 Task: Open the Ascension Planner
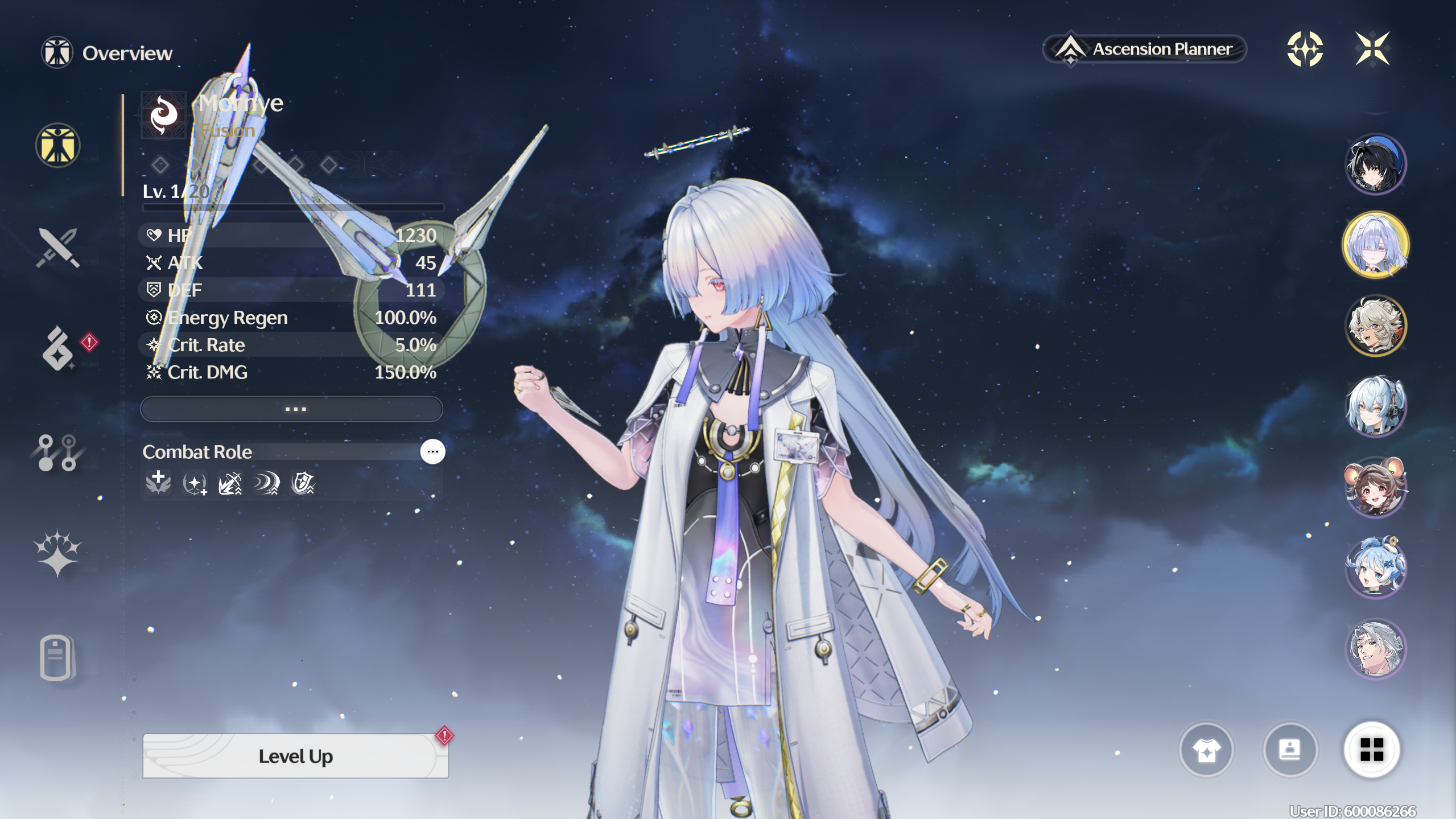pyautogui.click(x=1144, y=50)
